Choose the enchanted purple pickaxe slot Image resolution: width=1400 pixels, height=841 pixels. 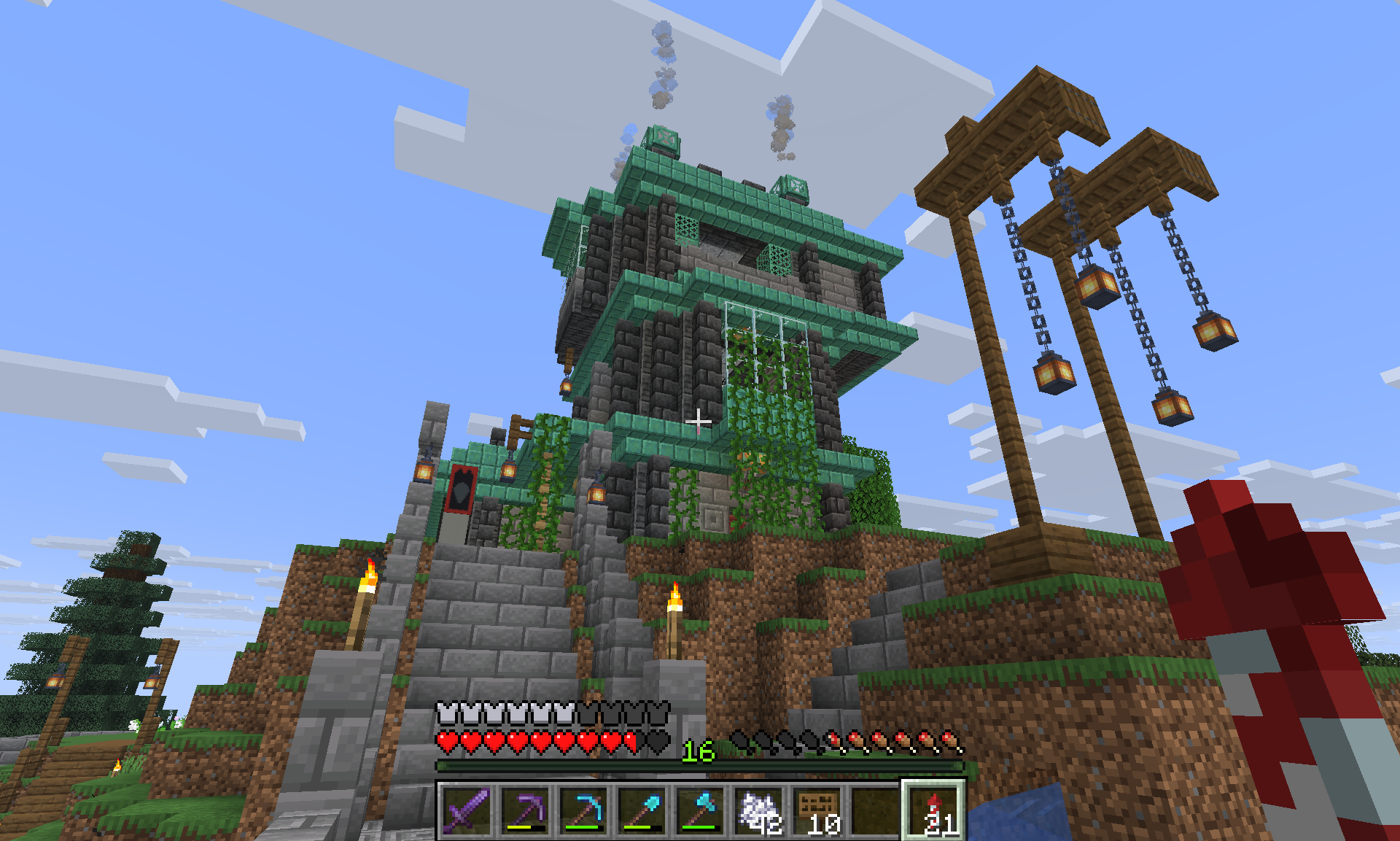[525, 810]
